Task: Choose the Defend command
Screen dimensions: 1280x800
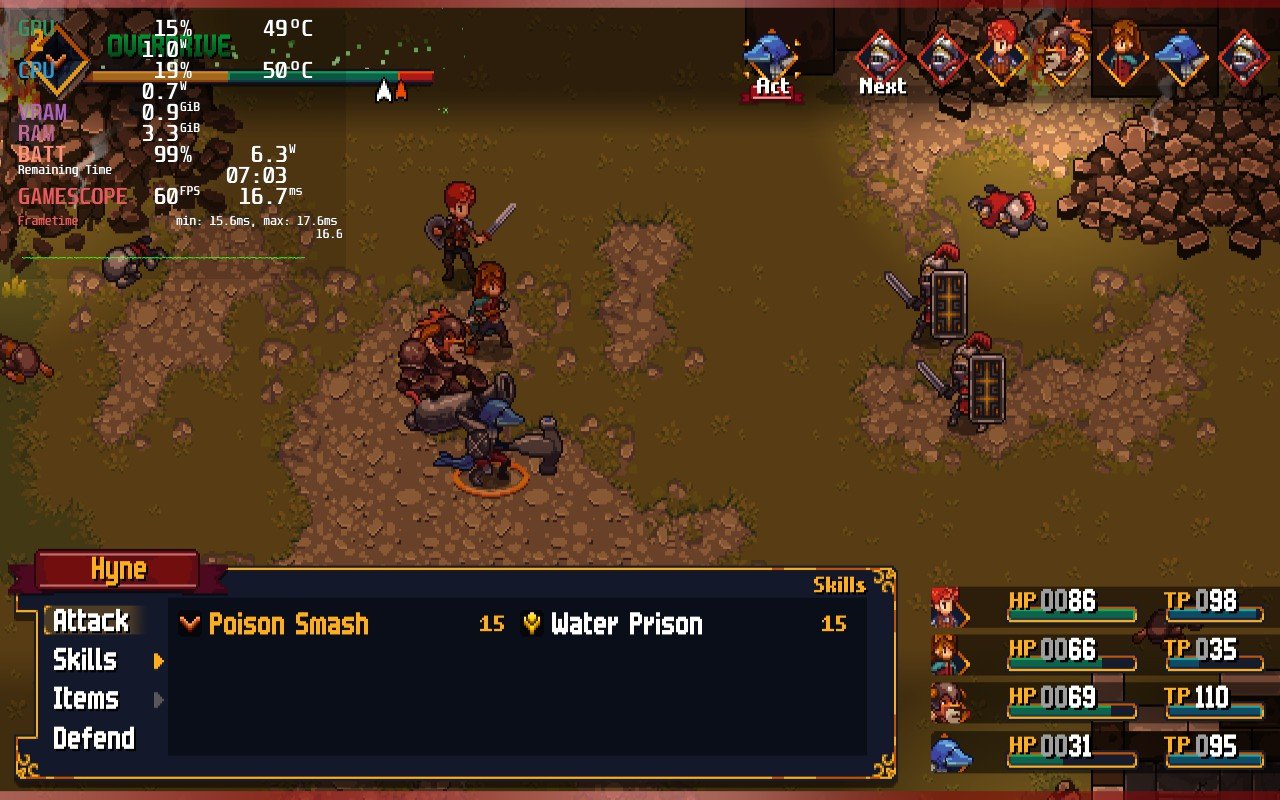Action: click(93, 739)
